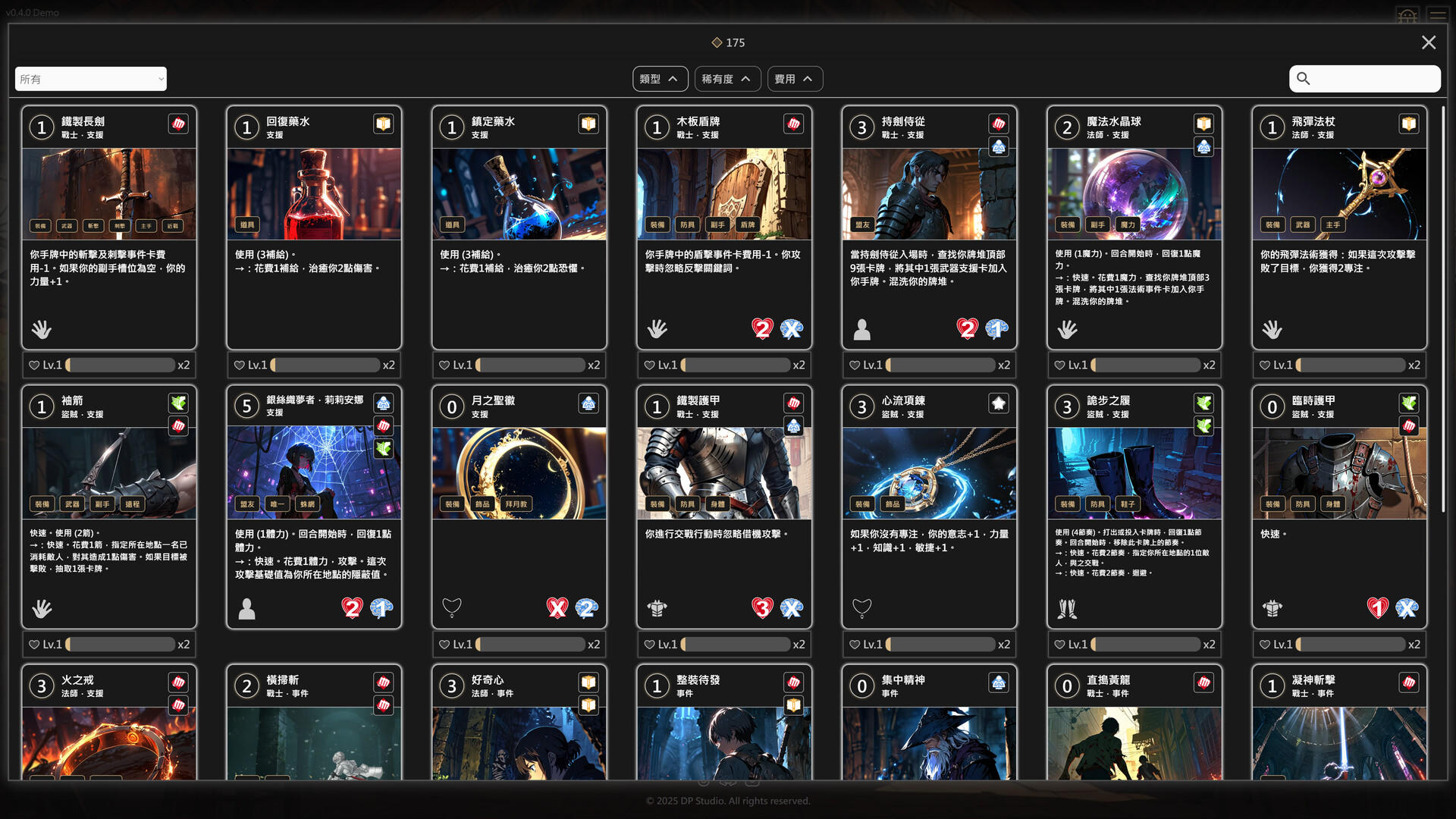Image resolution: width=1456 pixels, height=819 pixels.
Task: Click the hand symbol on 飛彈法杖 card
Action: (1273, 329)
